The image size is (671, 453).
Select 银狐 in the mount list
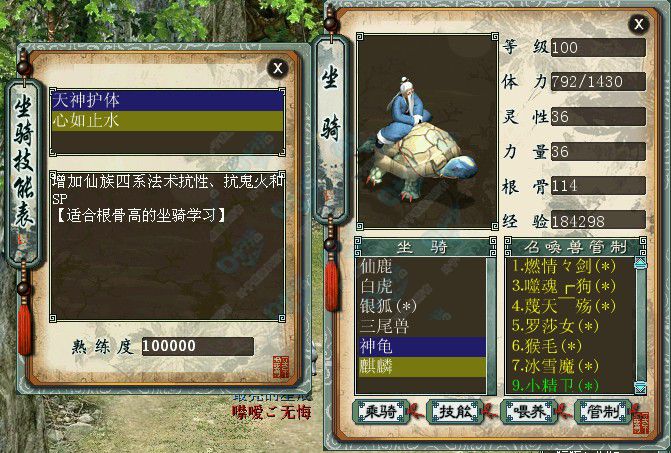point(421,305)
